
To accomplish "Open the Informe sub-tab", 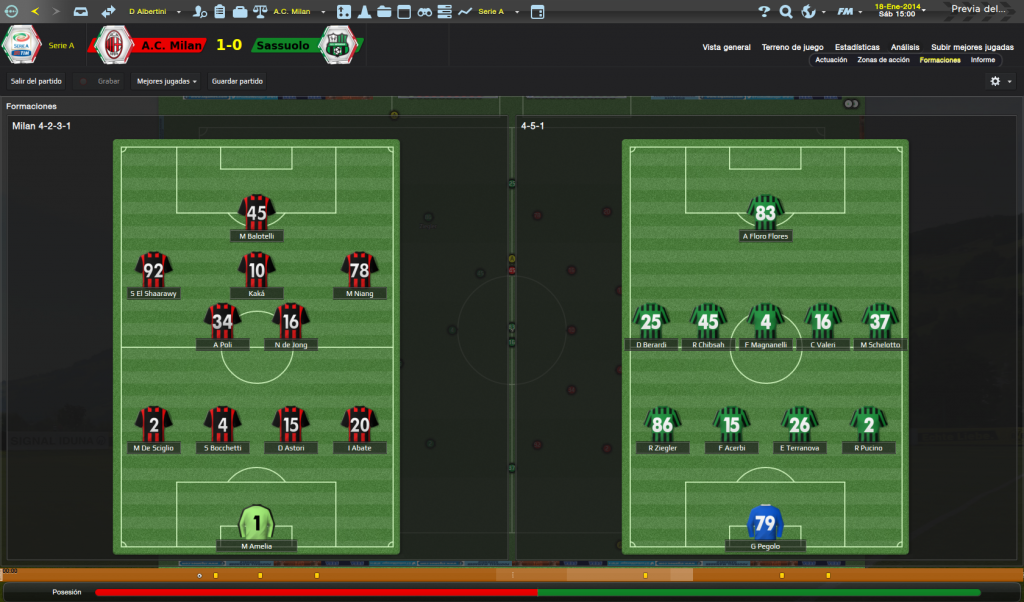I will coord(983,60).
